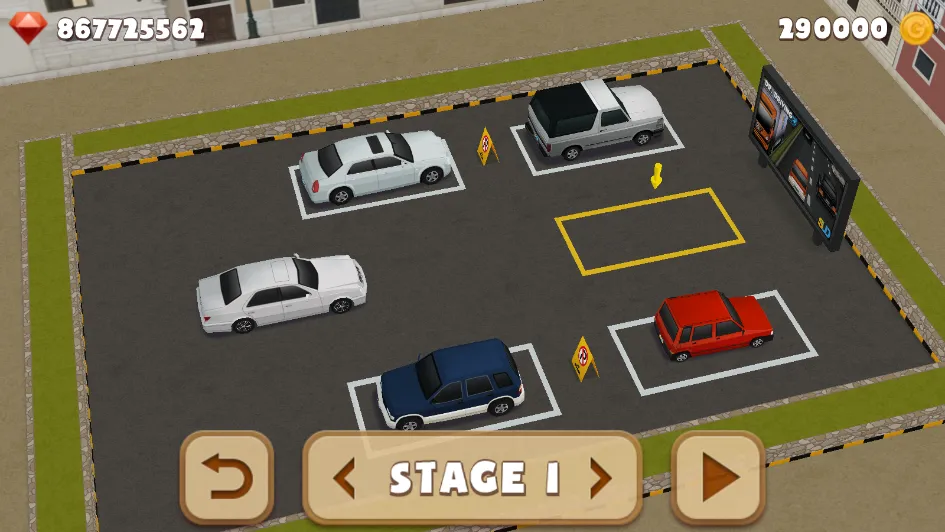Advance to the next stage arrow

pos(600,479)
